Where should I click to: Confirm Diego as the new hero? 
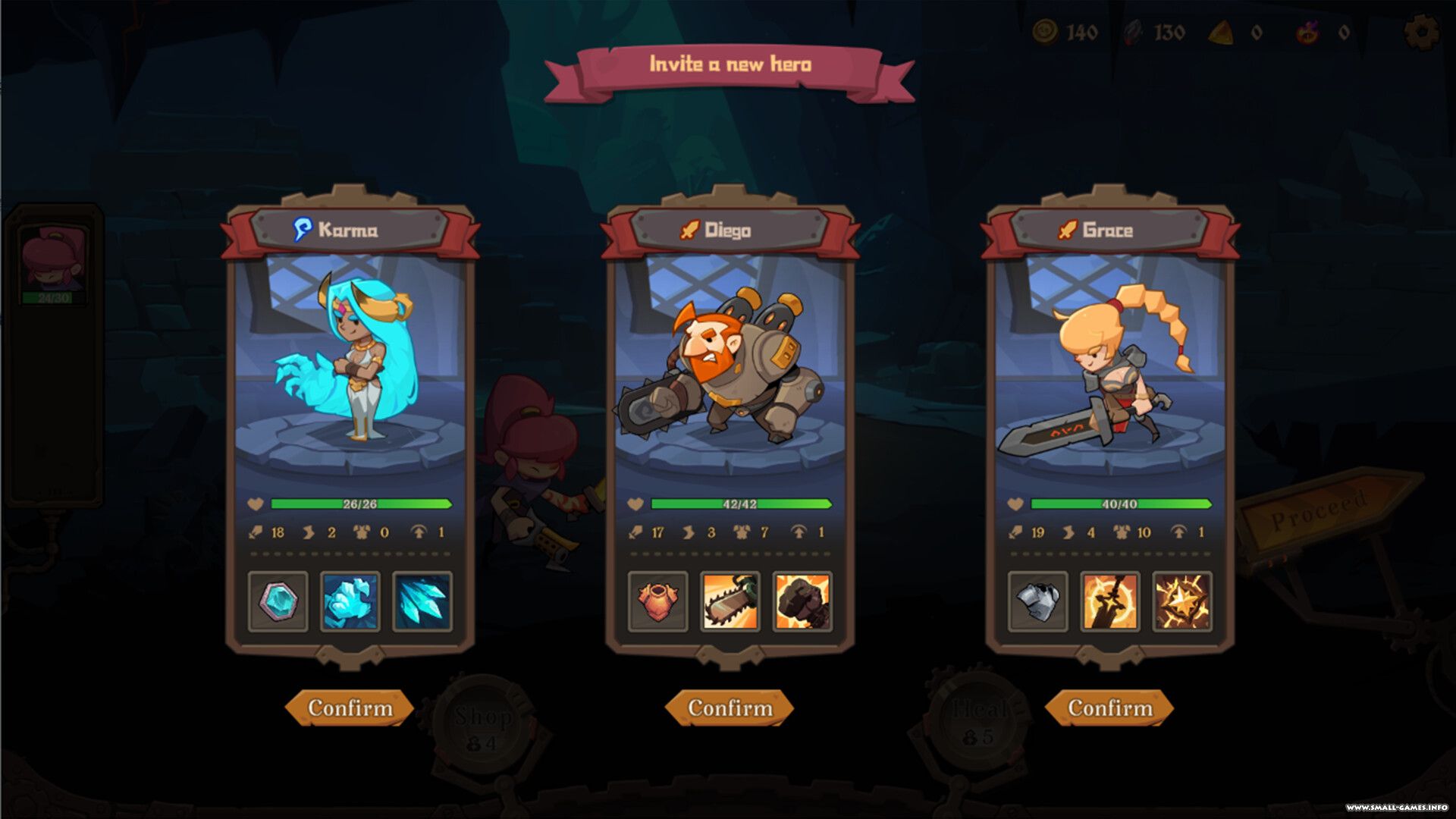(730, 708)
